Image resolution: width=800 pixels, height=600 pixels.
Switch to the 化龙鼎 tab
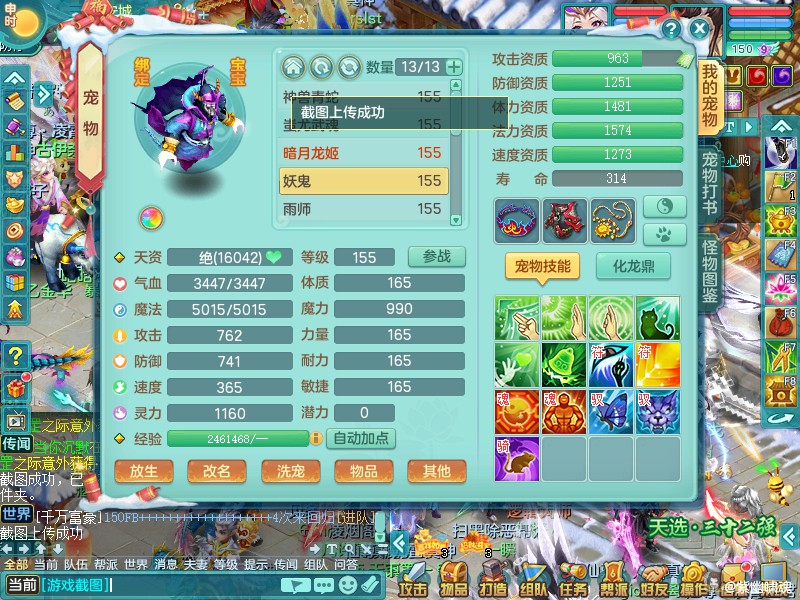[633, 266]
